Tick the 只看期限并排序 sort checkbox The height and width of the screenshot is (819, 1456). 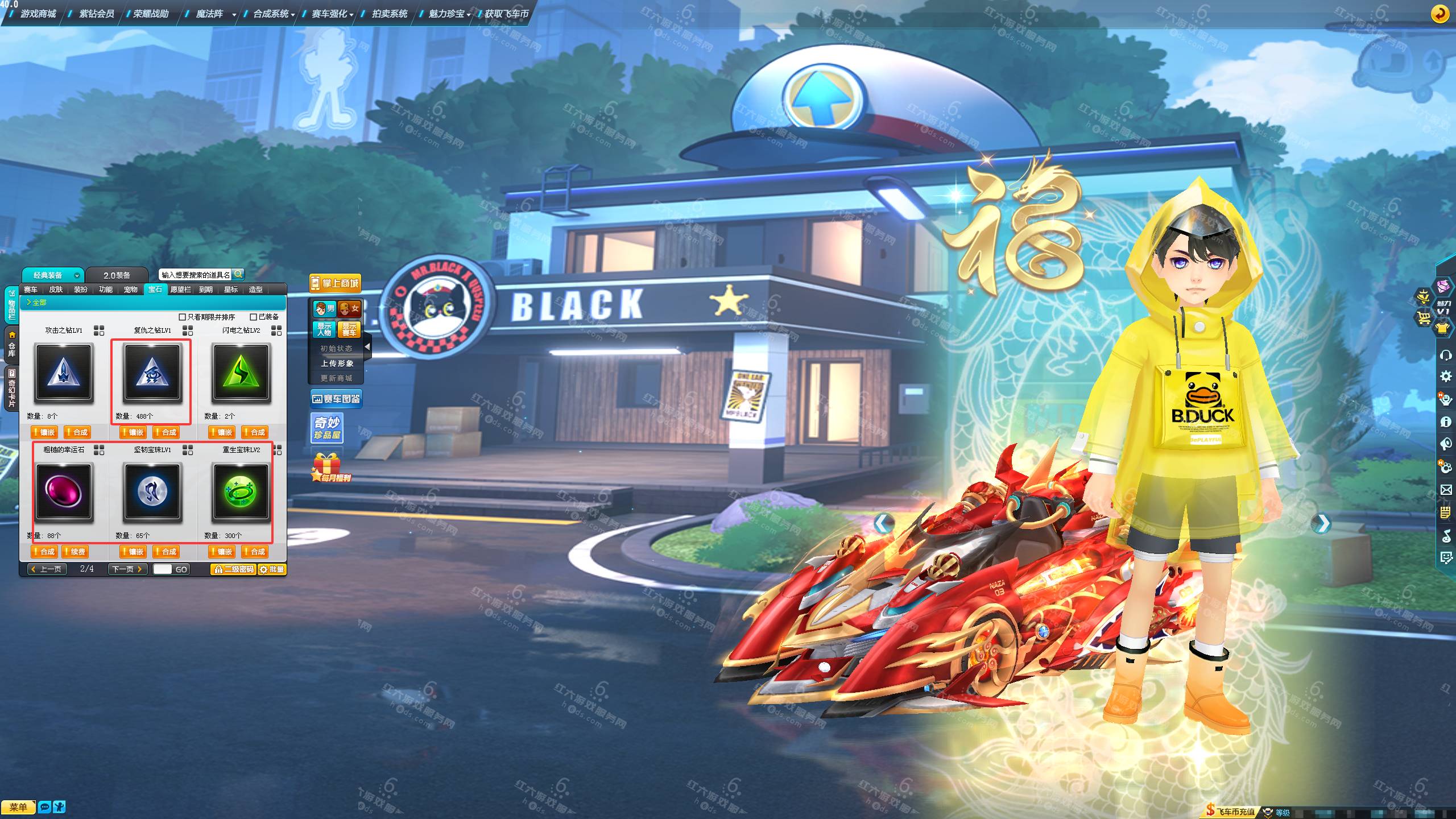coord(183,317)
